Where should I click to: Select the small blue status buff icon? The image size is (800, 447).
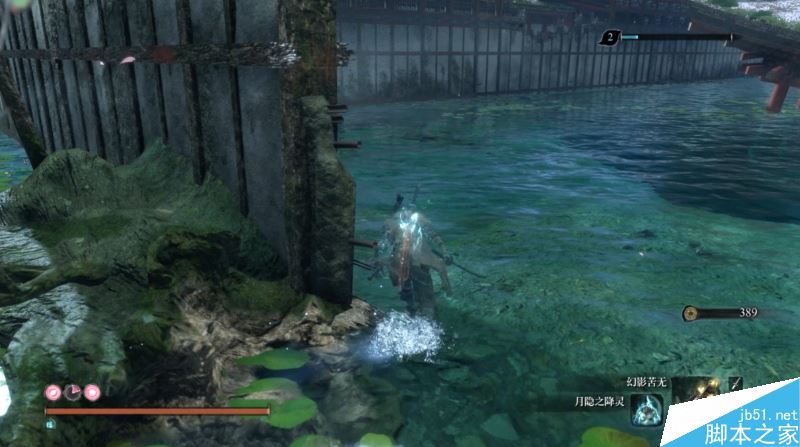(x=51, y=423)
